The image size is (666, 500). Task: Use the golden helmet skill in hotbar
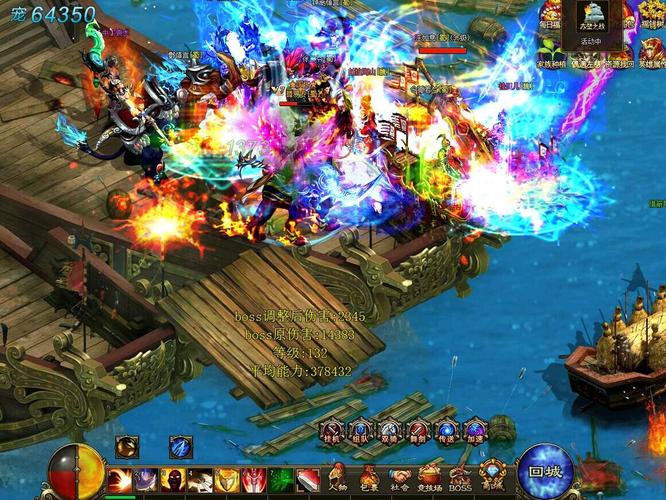227,480
